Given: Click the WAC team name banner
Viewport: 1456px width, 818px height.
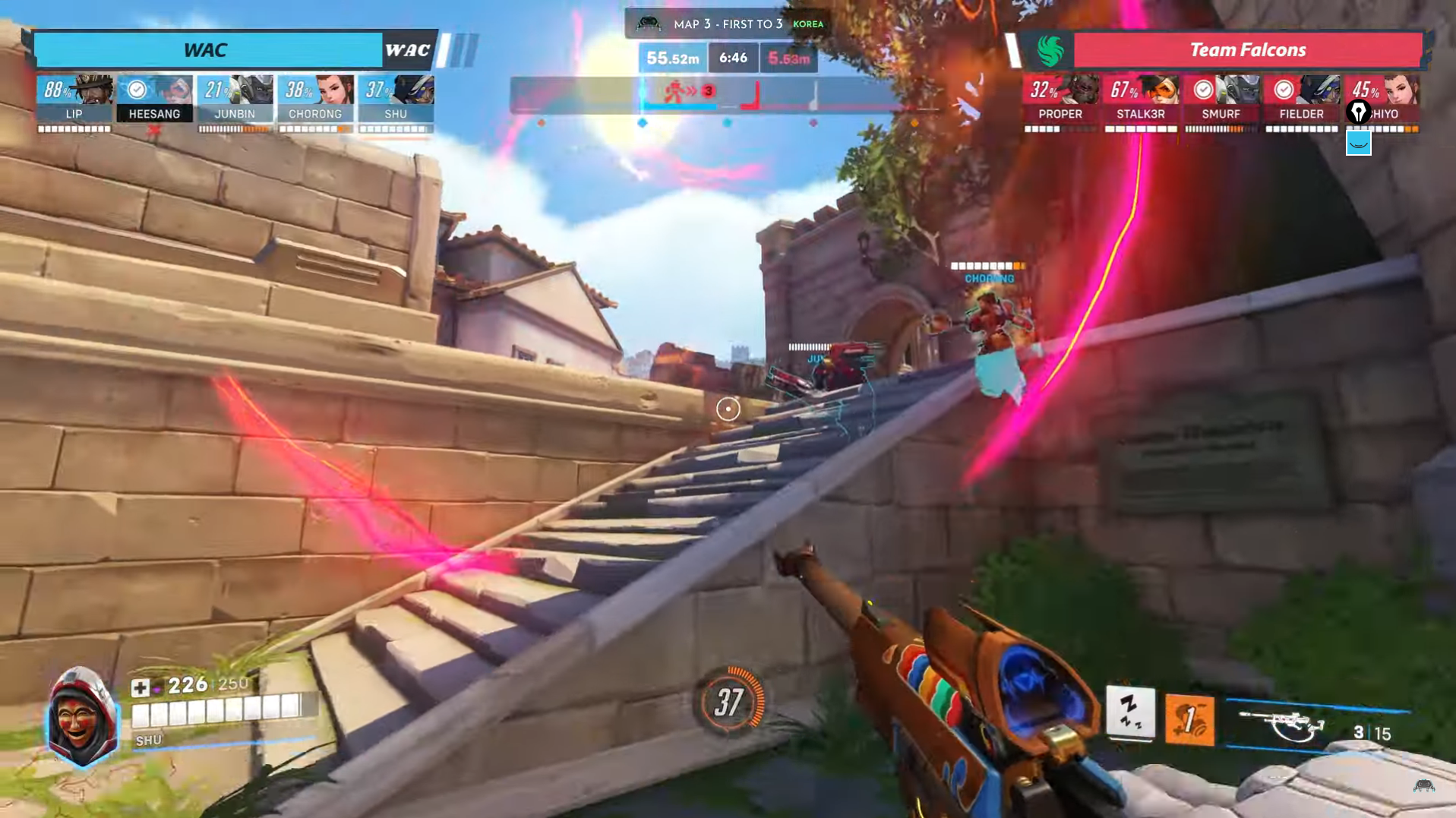Looking at the screenshot, I should 206,50.
